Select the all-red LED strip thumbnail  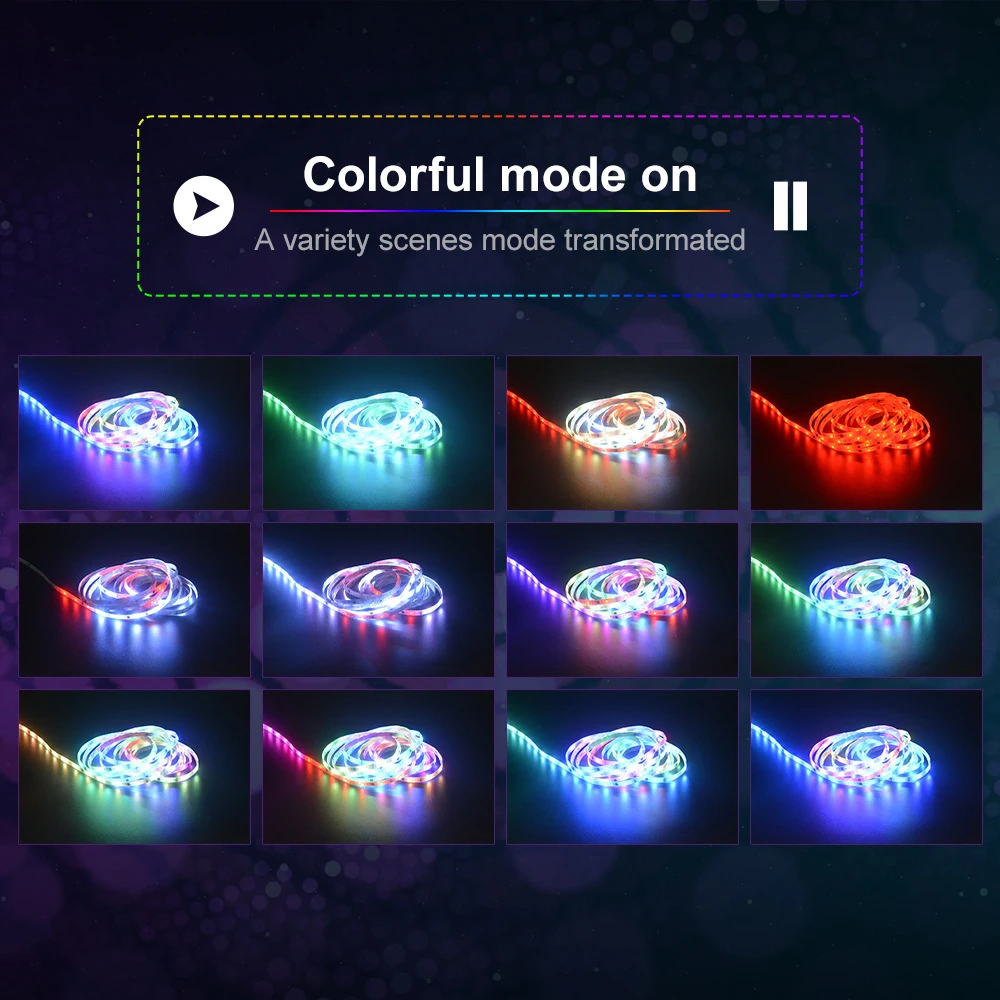click(866, 432)
